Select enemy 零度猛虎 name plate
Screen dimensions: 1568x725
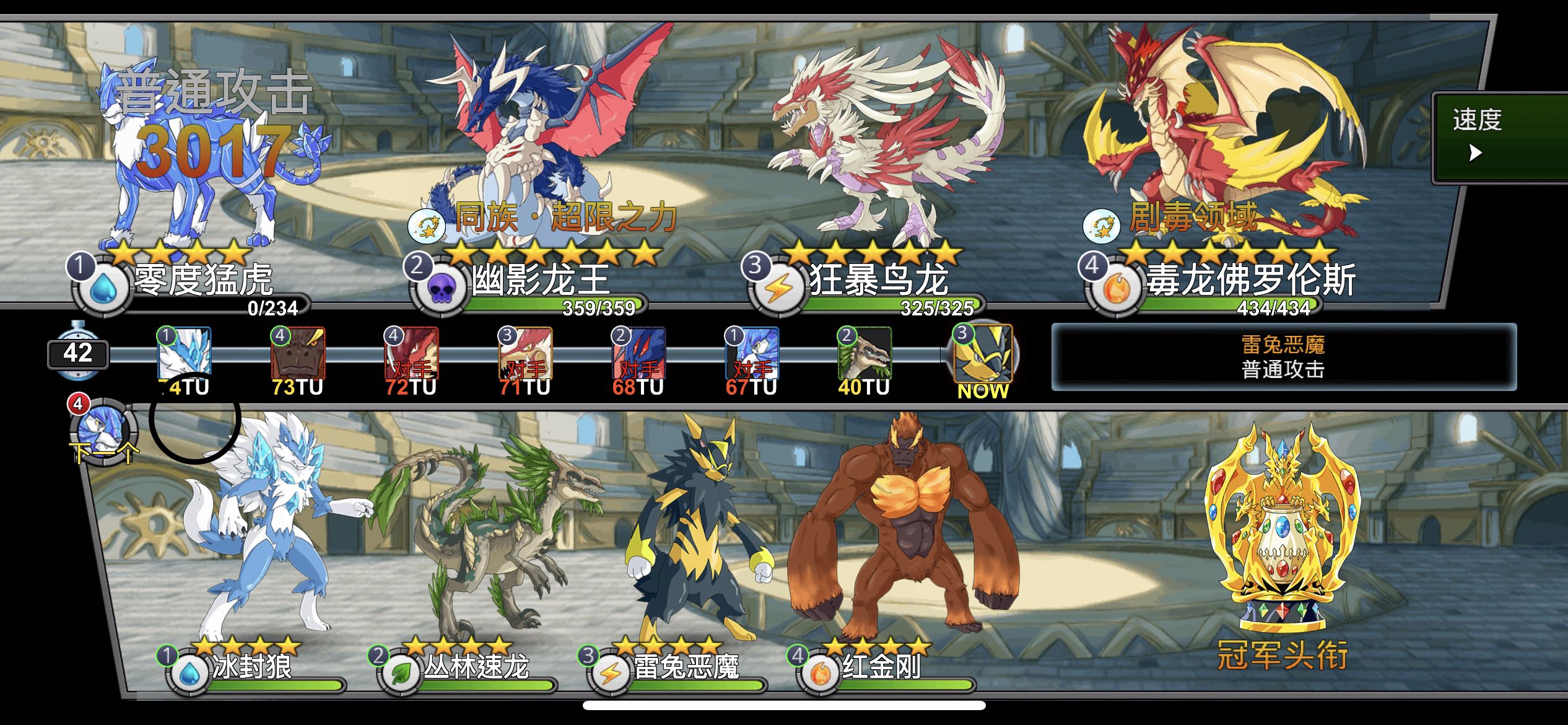click(203, 280)
